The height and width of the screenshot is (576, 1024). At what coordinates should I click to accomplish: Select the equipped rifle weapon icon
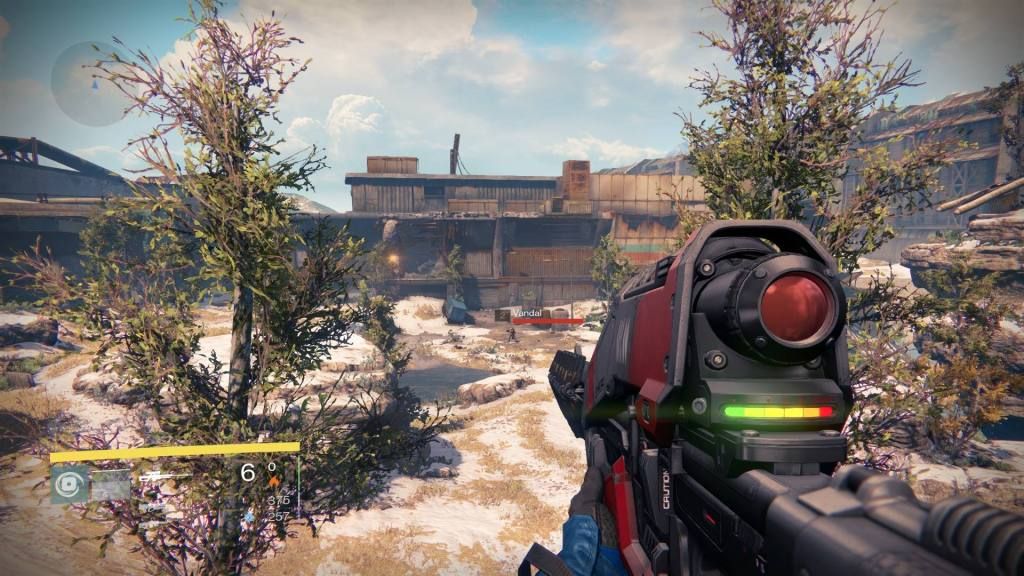pyautogui.click(x=155, y=478)
